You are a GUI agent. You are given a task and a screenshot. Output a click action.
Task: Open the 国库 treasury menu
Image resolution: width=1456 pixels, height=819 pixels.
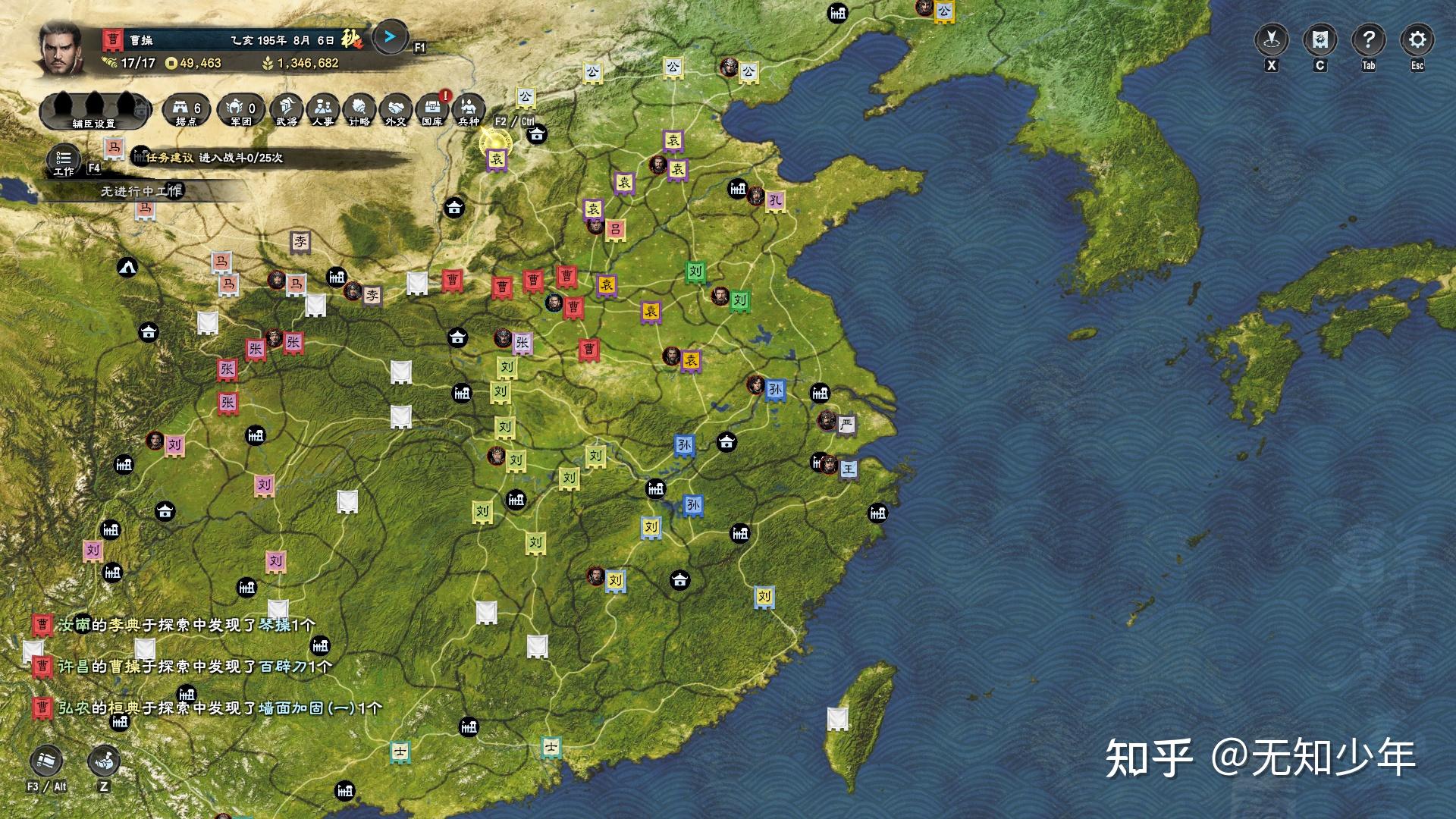coord(432,110)
